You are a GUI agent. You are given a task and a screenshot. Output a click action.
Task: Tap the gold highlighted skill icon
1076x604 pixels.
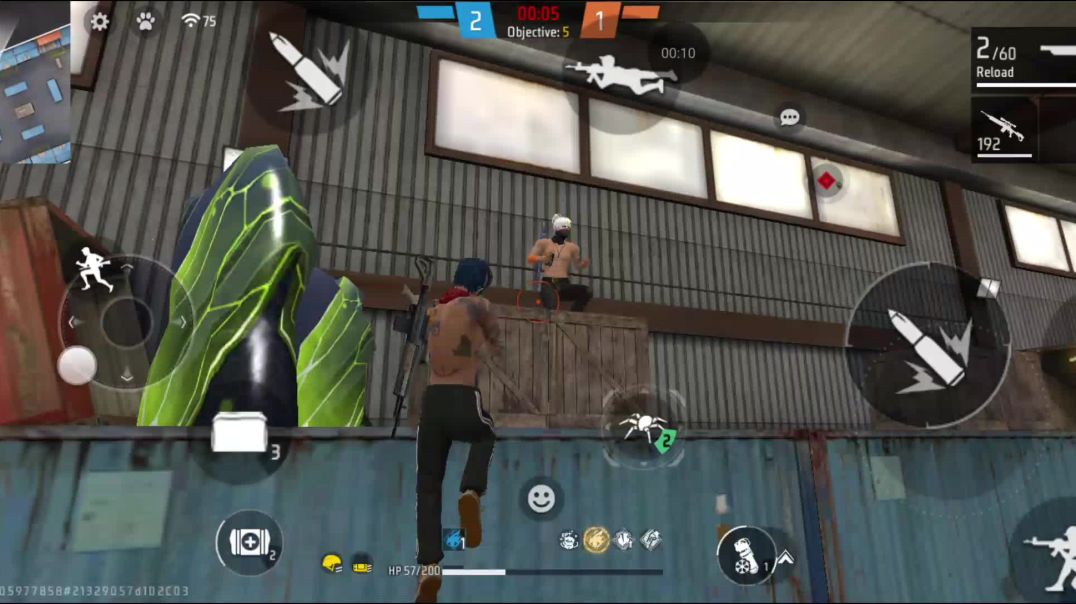pyautogui.click(x=597, y=540)
